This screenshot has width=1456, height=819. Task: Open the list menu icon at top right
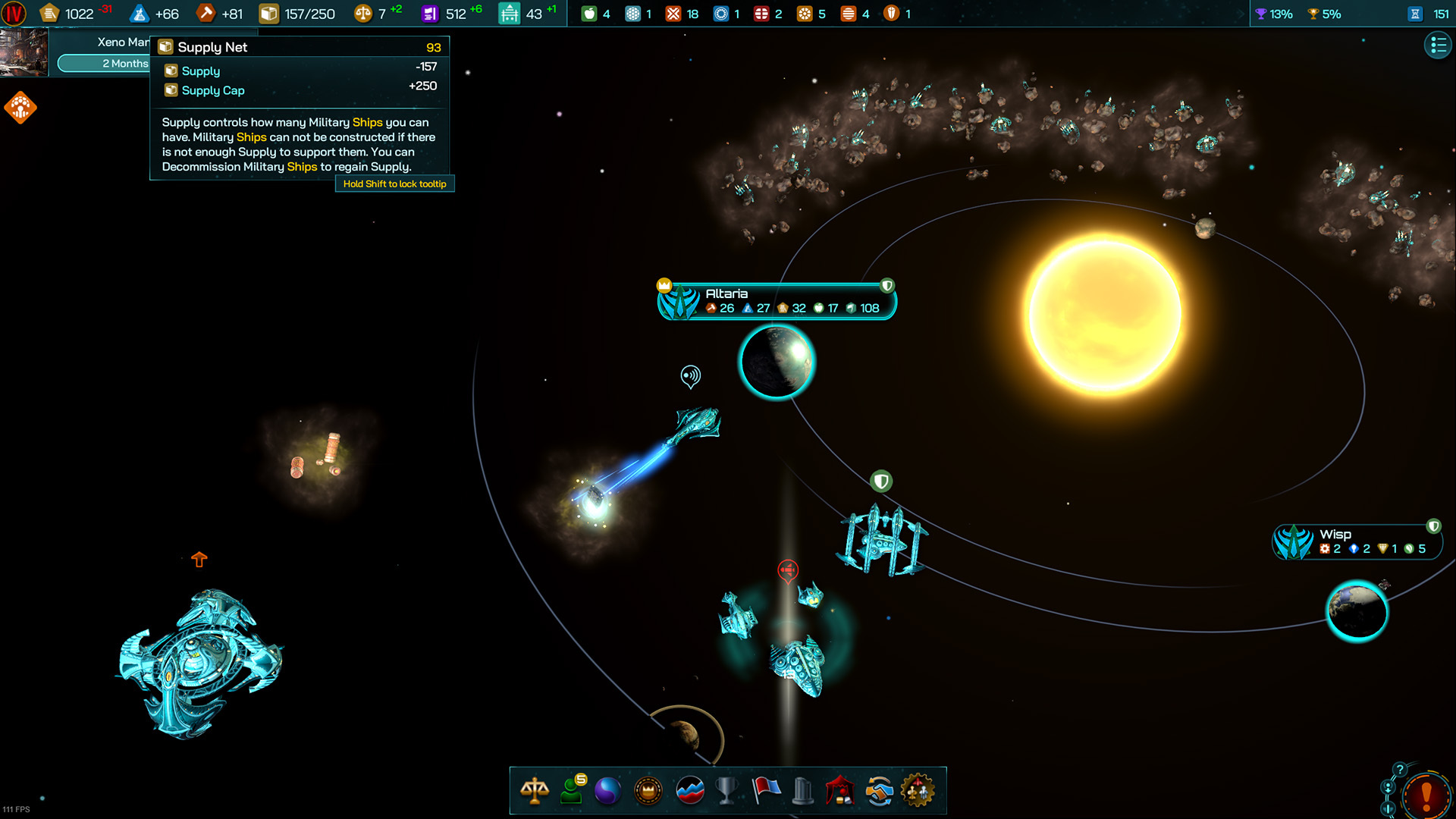pos(1438,45)
